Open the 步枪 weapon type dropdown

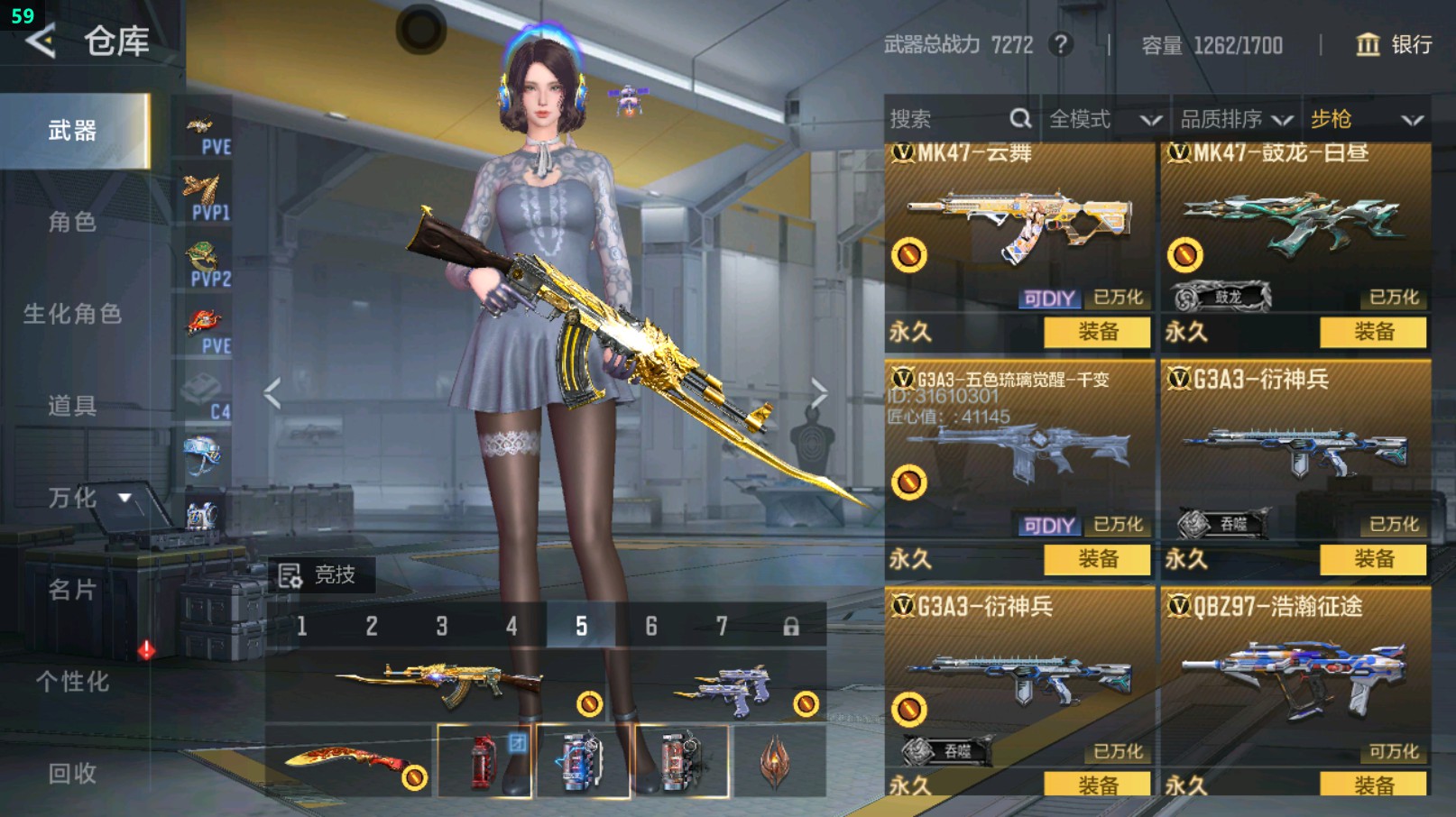(x=1366, y=119)
